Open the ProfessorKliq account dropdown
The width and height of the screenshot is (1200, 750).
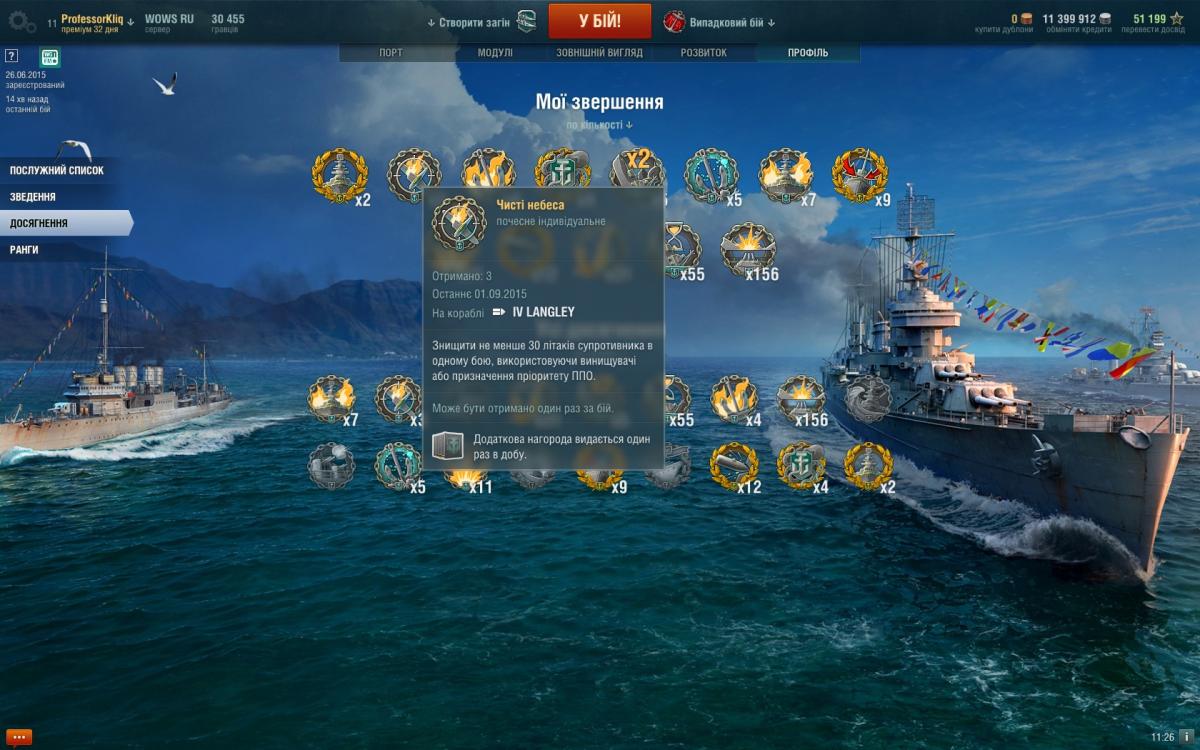coord(97,19)
